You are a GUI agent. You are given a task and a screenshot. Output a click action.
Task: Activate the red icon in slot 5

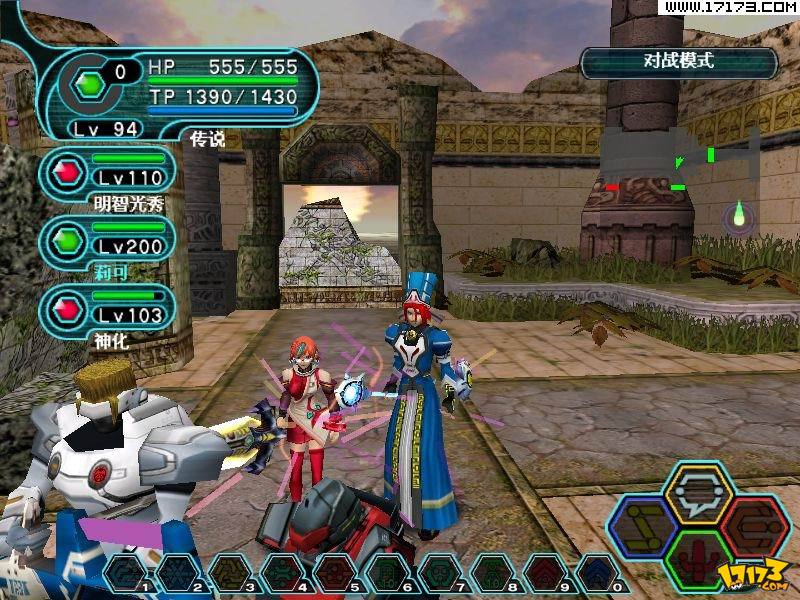tap(335, 574)
